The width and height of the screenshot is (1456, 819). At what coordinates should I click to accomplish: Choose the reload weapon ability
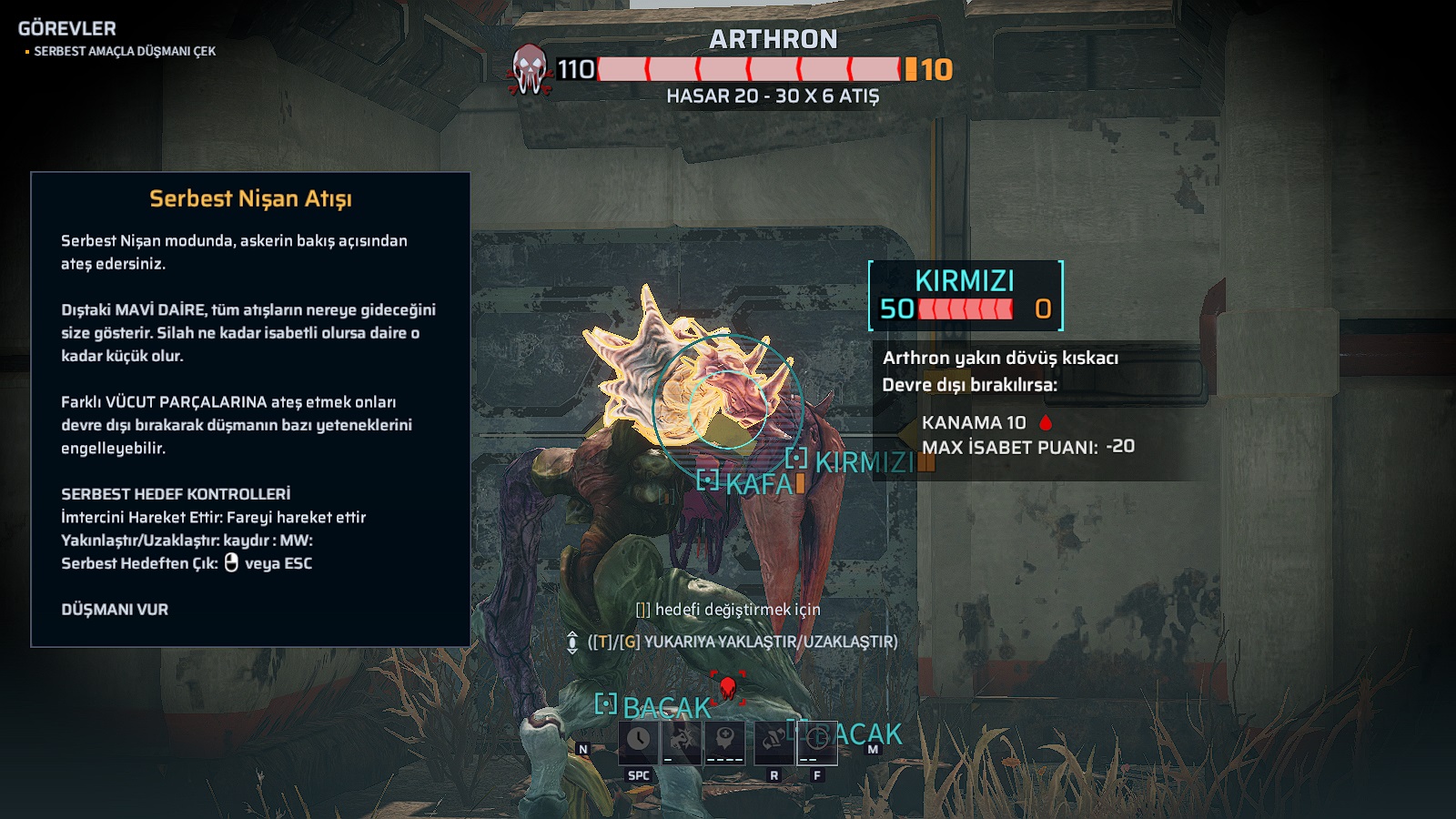[x=773, y=741]
